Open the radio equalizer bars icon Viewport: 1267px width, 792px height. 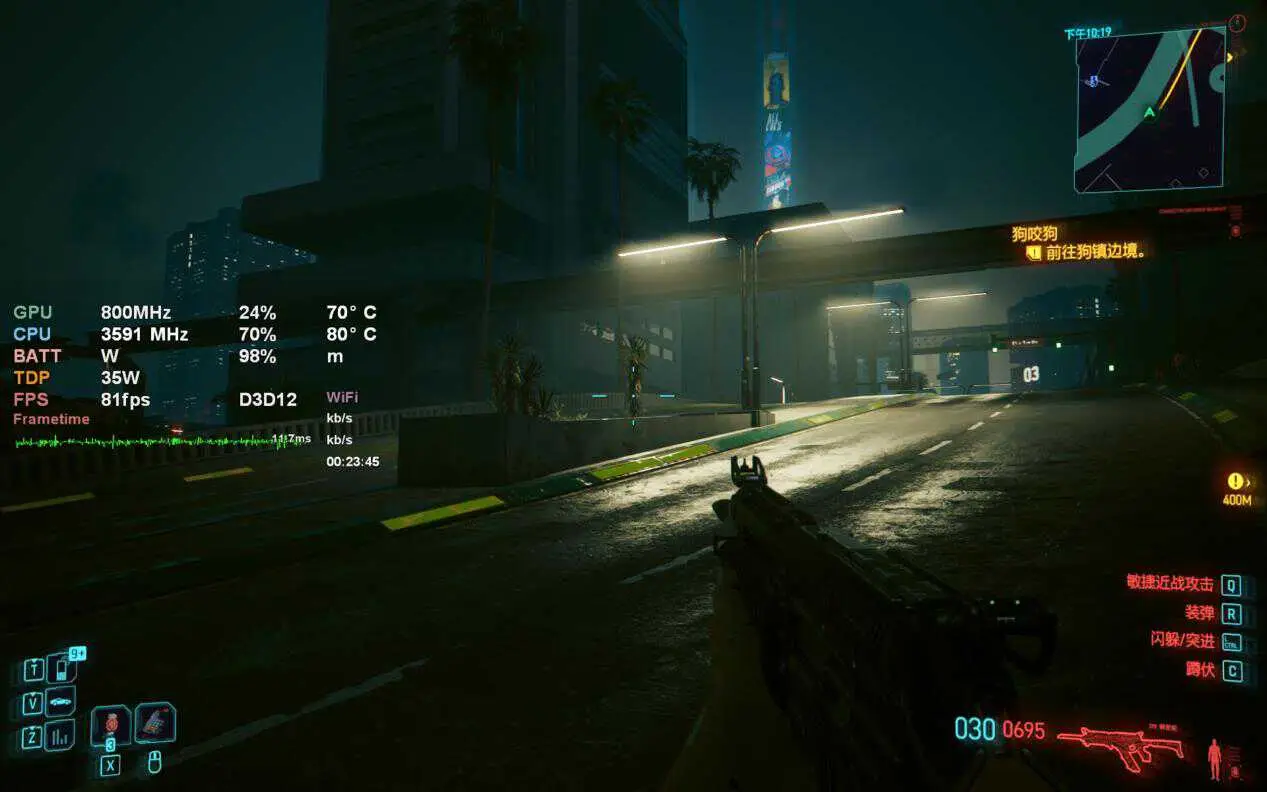tap(61, 737)
